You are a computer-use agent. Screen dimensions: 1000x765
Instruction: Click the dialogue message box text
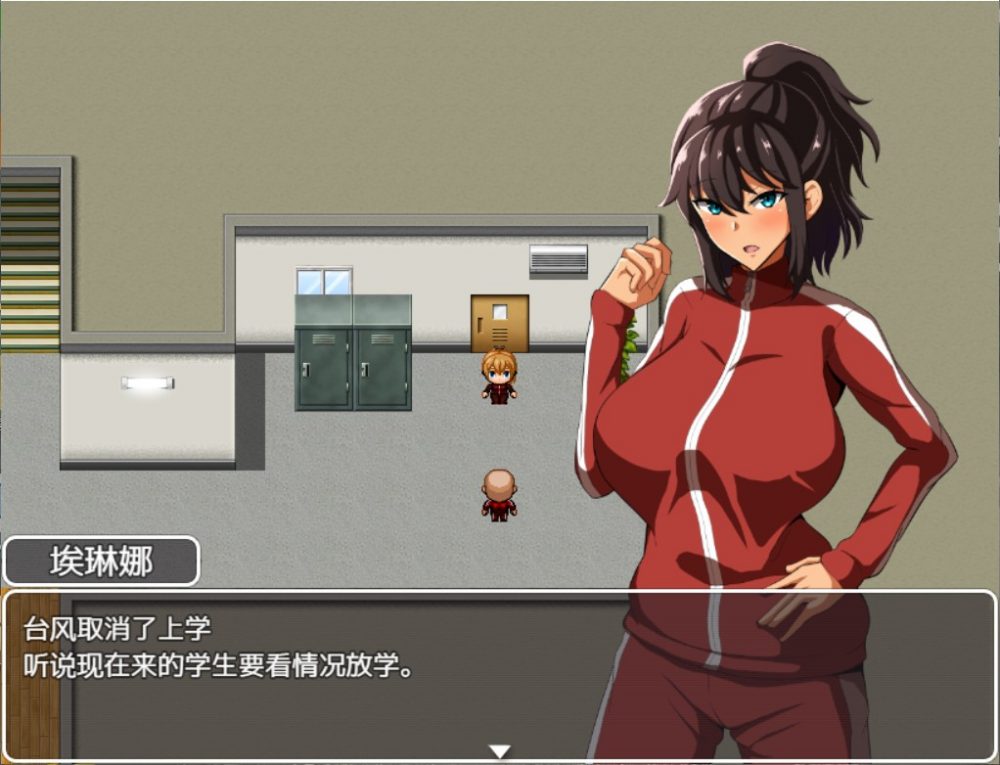pos(219,648)
